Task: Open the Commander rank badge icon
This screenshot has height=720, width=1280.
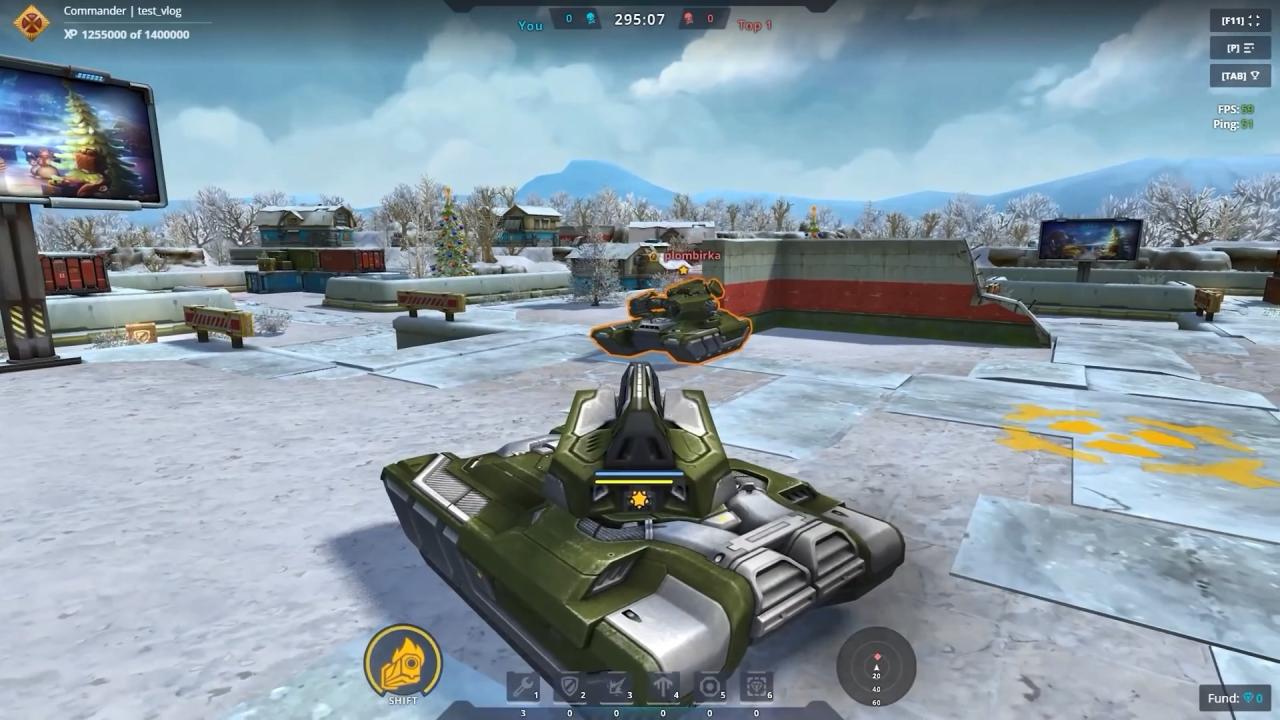Action: tap(32, 22)
